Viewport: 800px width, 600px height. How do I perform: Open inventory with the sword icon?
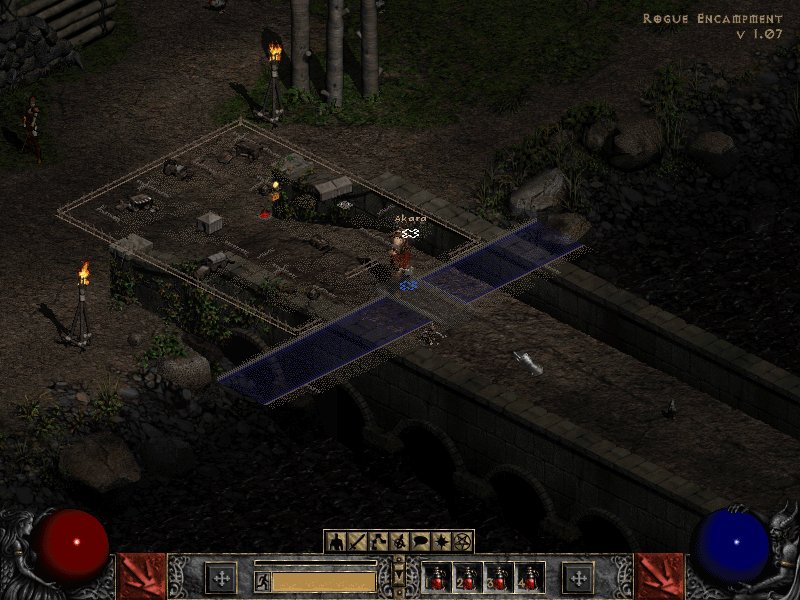(356, 542)
